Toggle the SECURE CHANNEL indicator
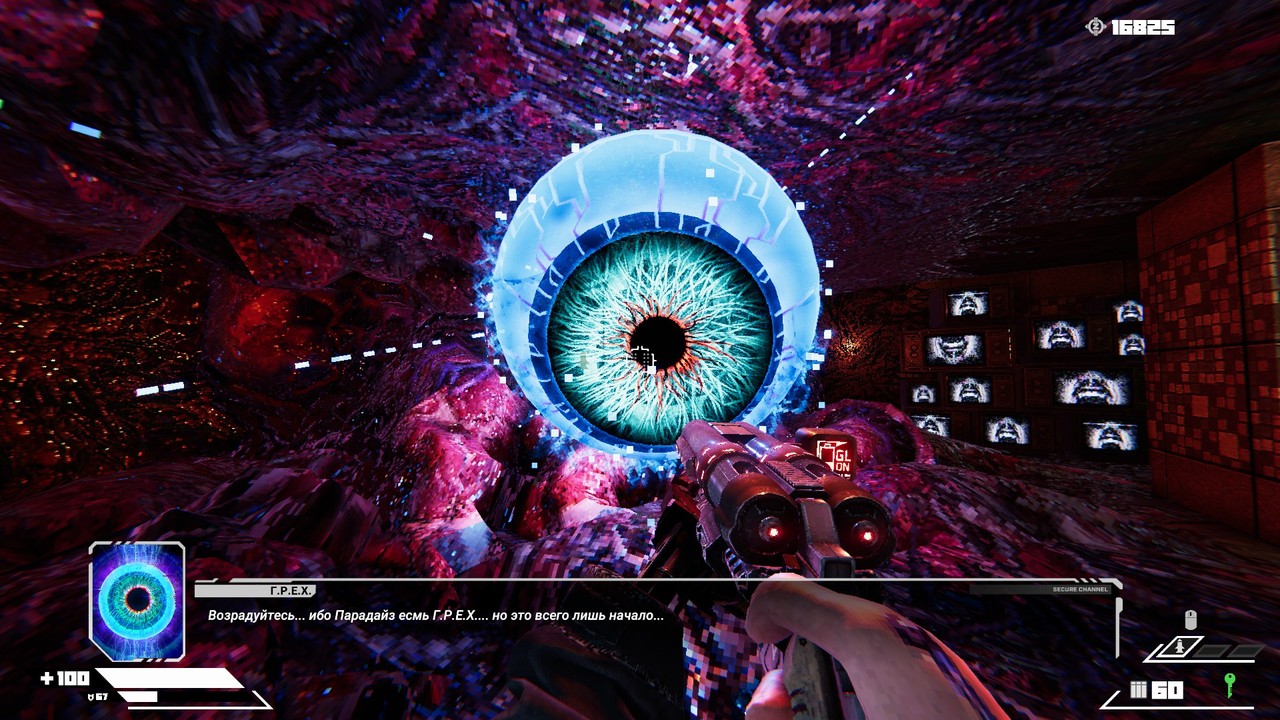The height and width of the screenshot is (720, 1280). pos(1082,590)
